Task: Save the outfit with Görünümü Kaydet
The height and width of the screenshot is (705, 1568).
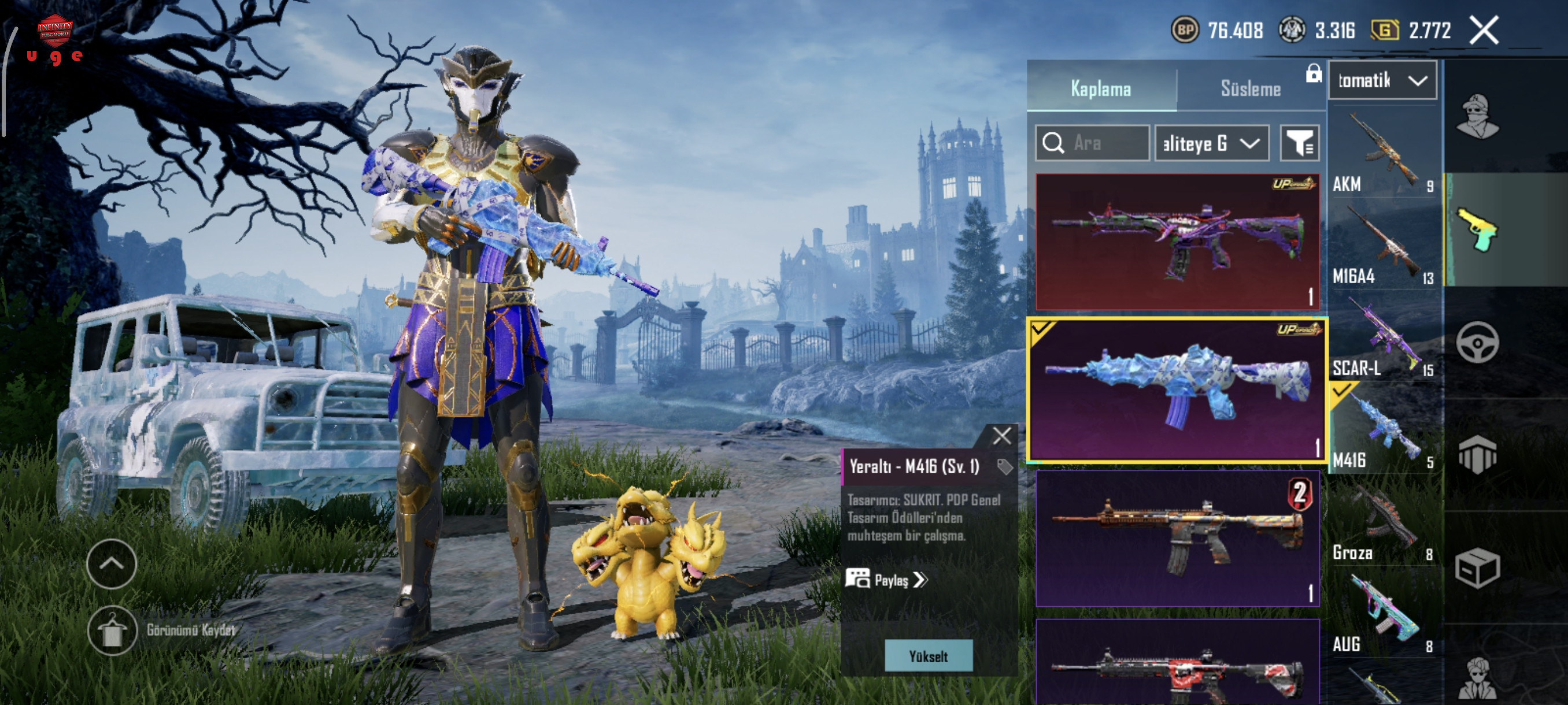Action: coord(112,630)
